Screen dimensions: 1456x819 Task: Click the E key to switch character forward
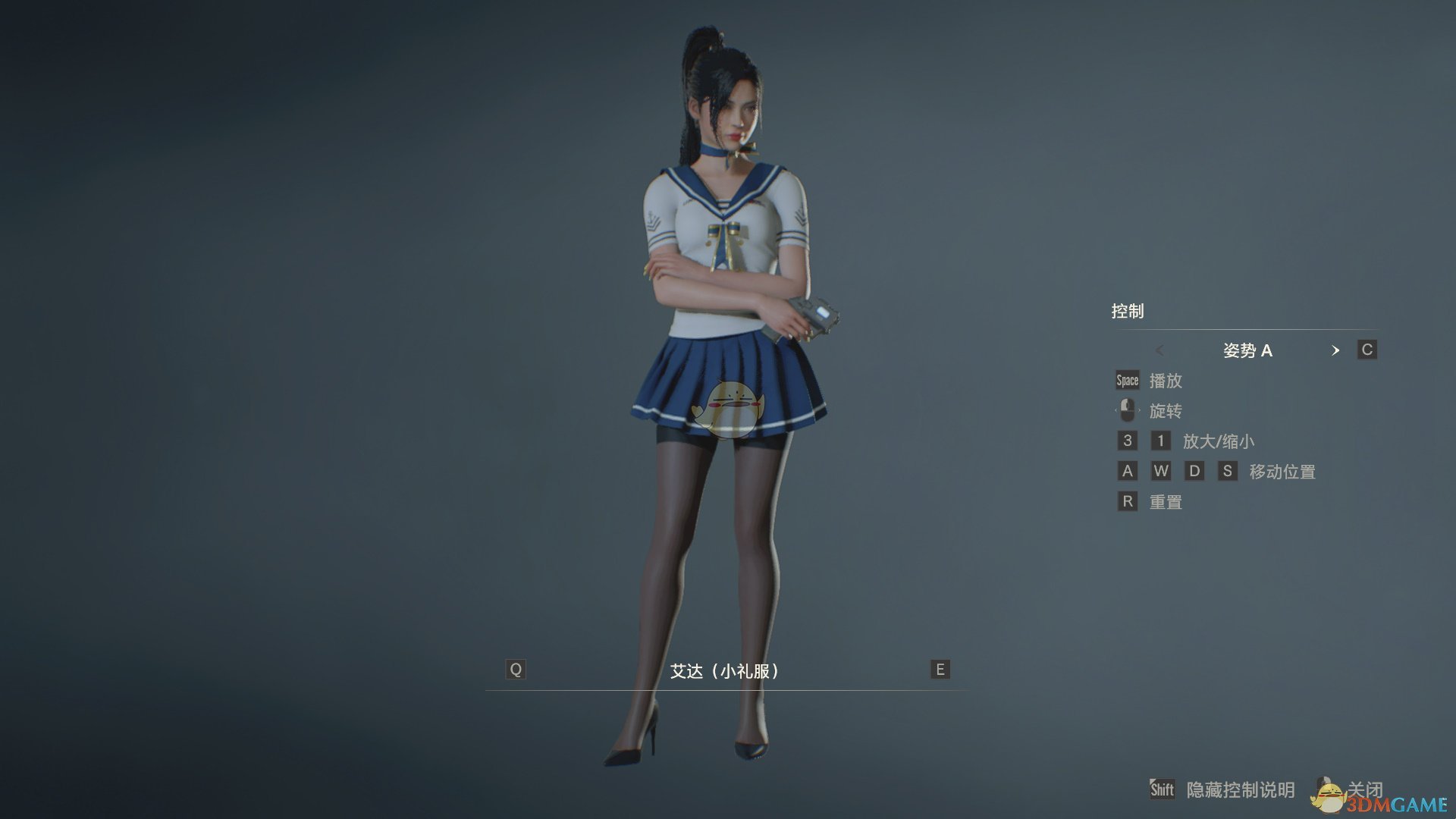pyautogui.click(x=939, y=670)
